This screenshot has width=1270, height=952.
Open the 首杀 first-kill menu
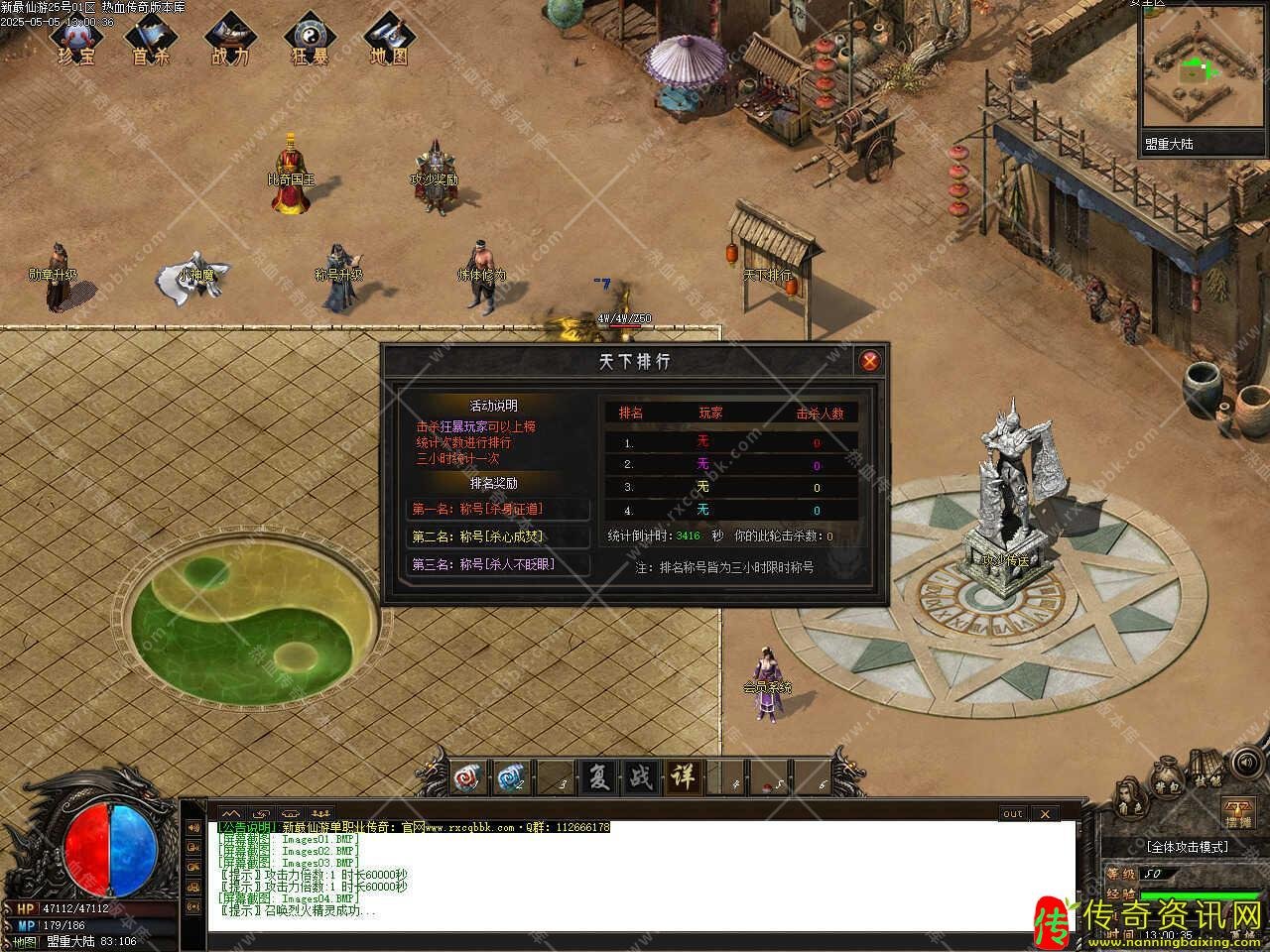152,40
